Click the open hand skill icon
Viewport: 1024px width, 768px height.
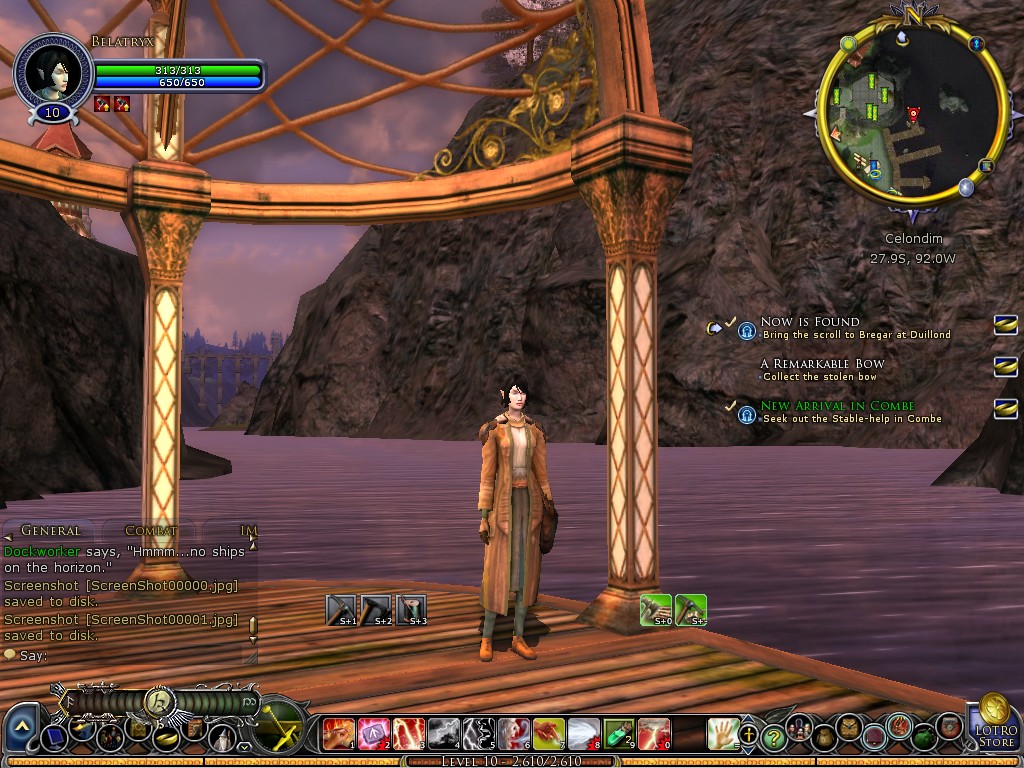[722, 735]
